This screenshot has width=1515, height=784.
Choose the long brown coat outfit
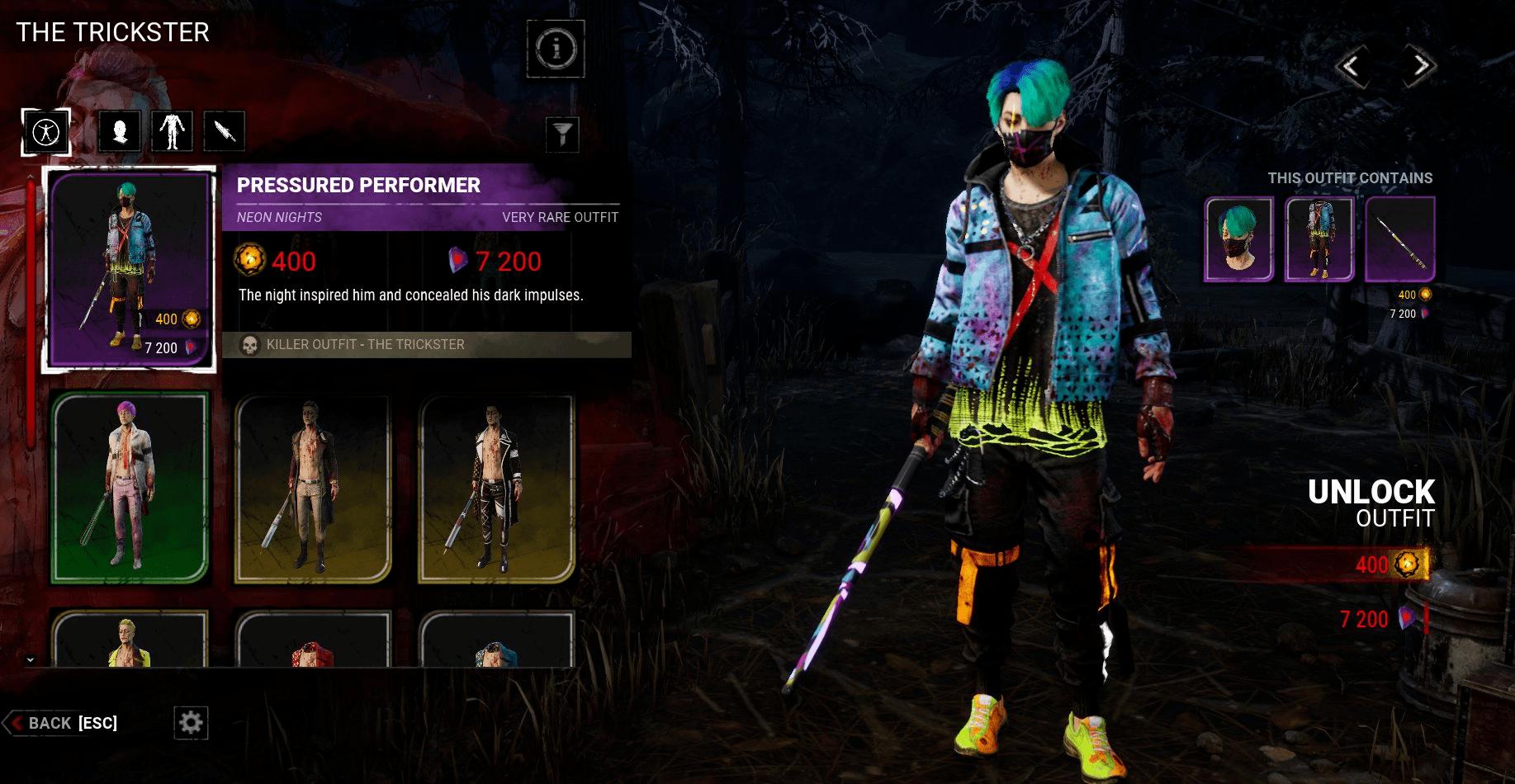point(313,487)
